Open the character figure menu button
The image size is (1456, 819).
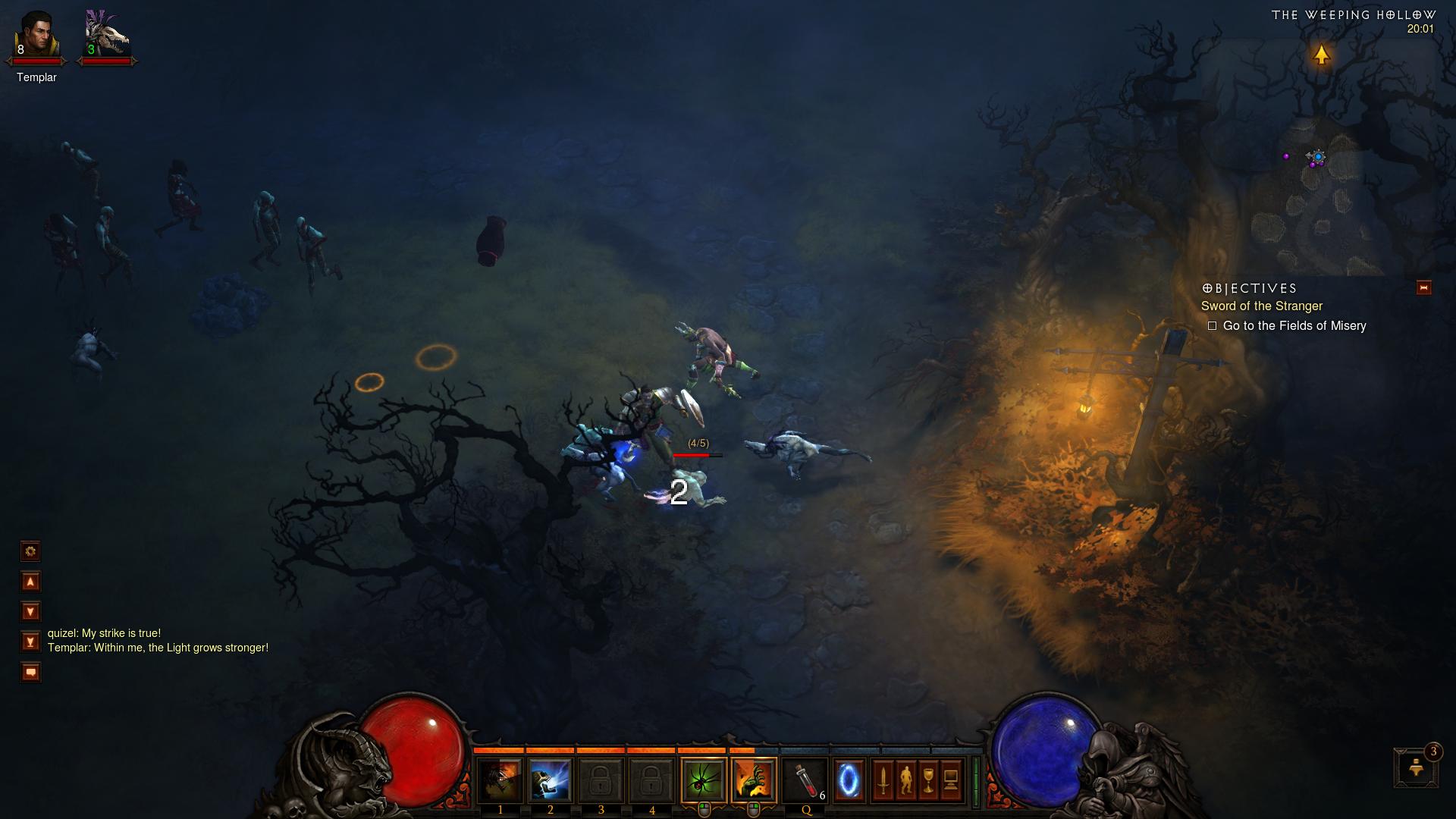point(905,780)
